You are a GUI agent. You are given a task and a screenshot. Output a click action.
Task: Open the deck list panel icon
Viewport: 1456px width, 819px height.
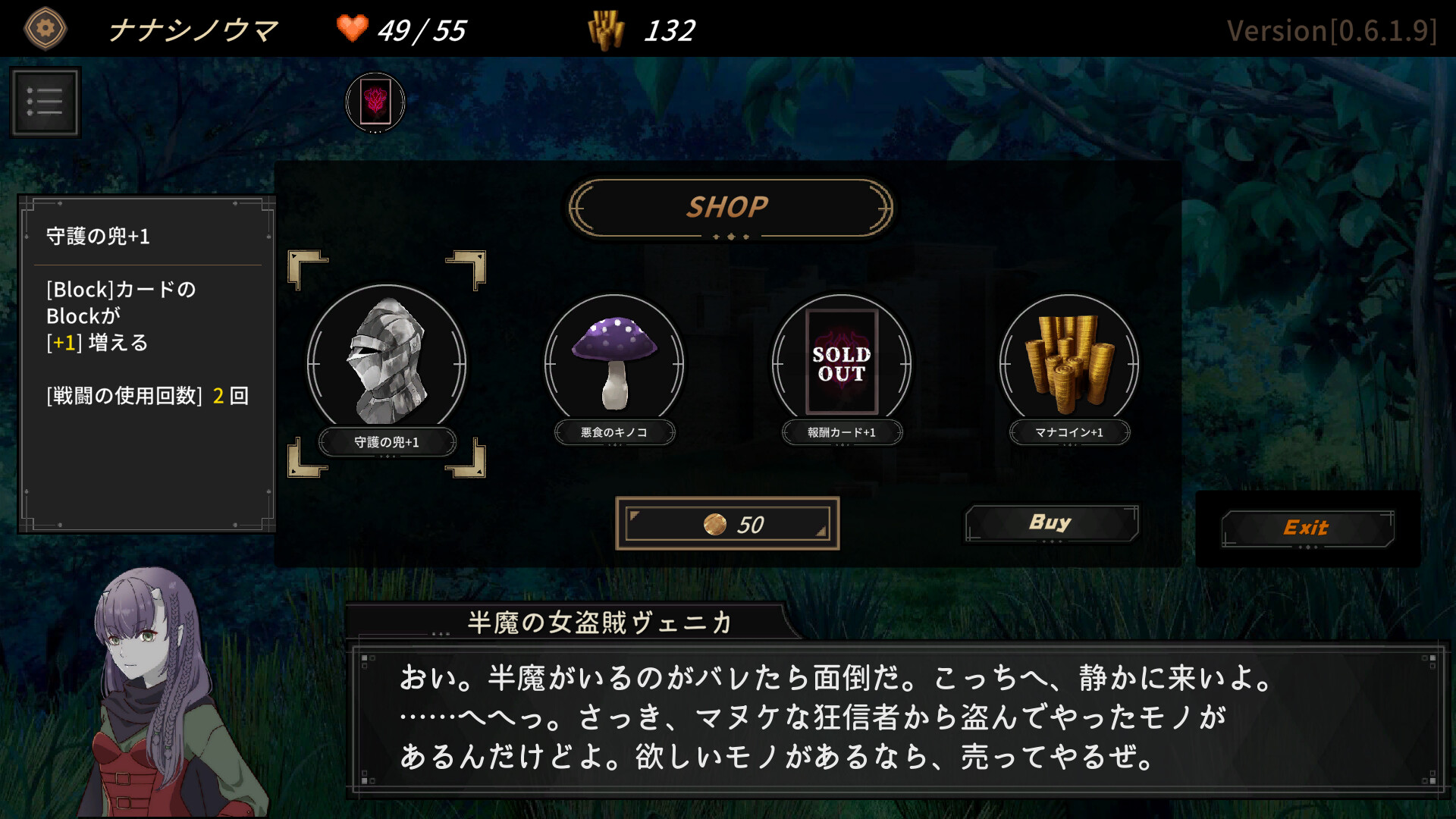tap(45, 101)
